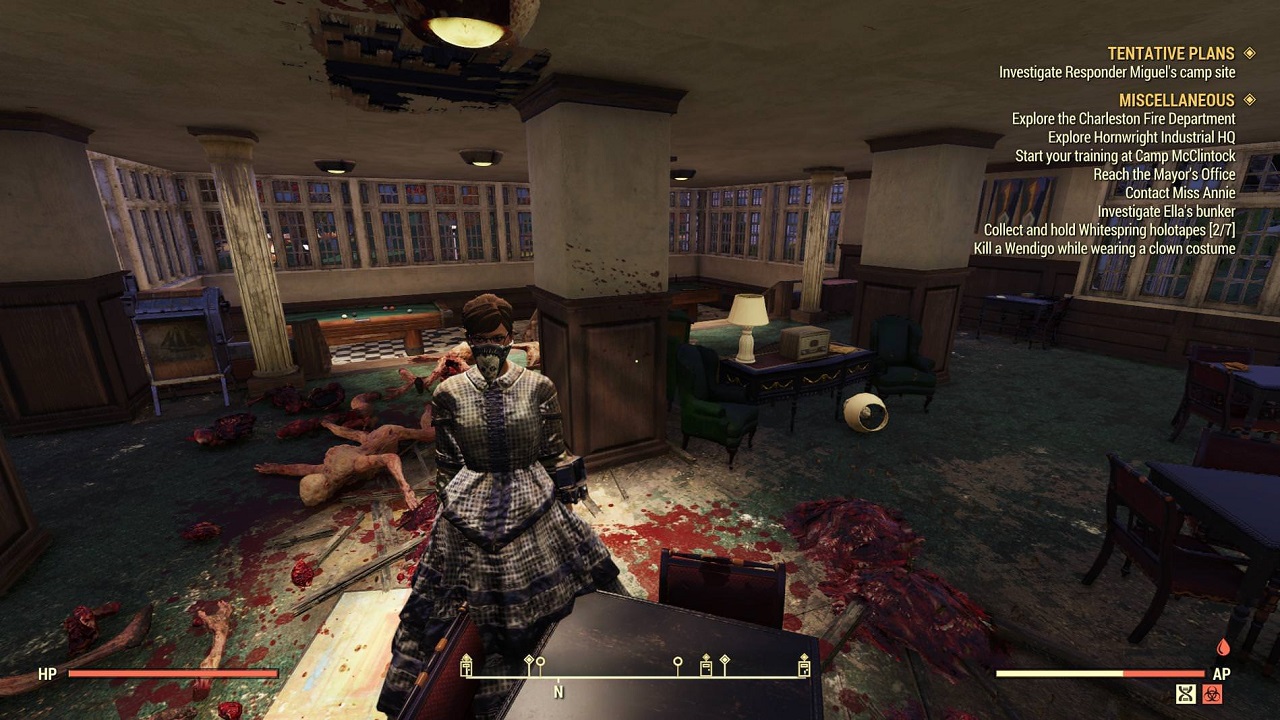This screenshot has width=1280, height=720.
Task: Click the rightmost building marker on the compass
Action: tap(803, 665)
